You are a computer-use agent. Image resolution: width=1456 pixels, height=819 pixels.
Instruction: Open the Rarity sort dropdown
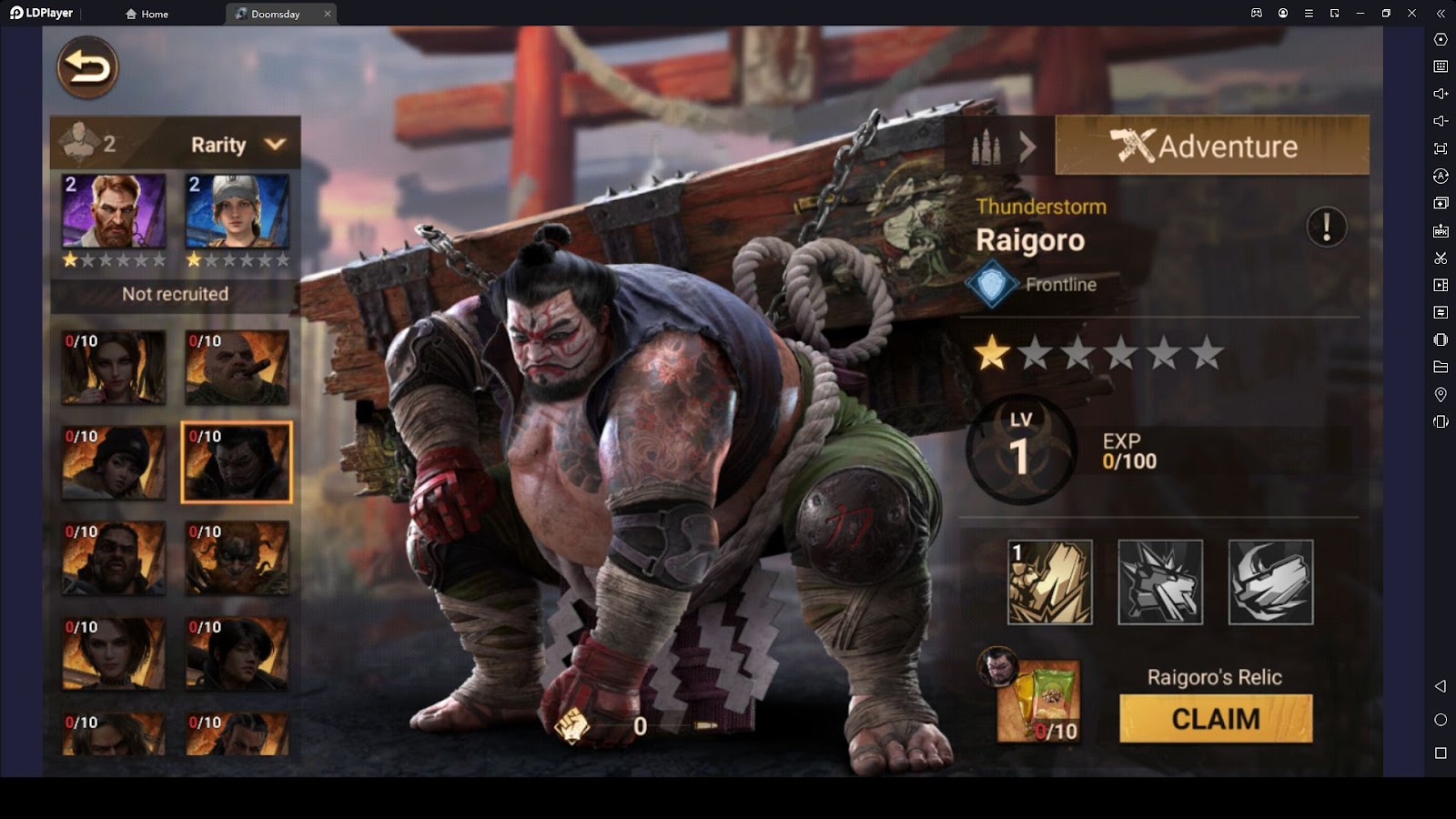pyautogui.click(x=238, y=145)
